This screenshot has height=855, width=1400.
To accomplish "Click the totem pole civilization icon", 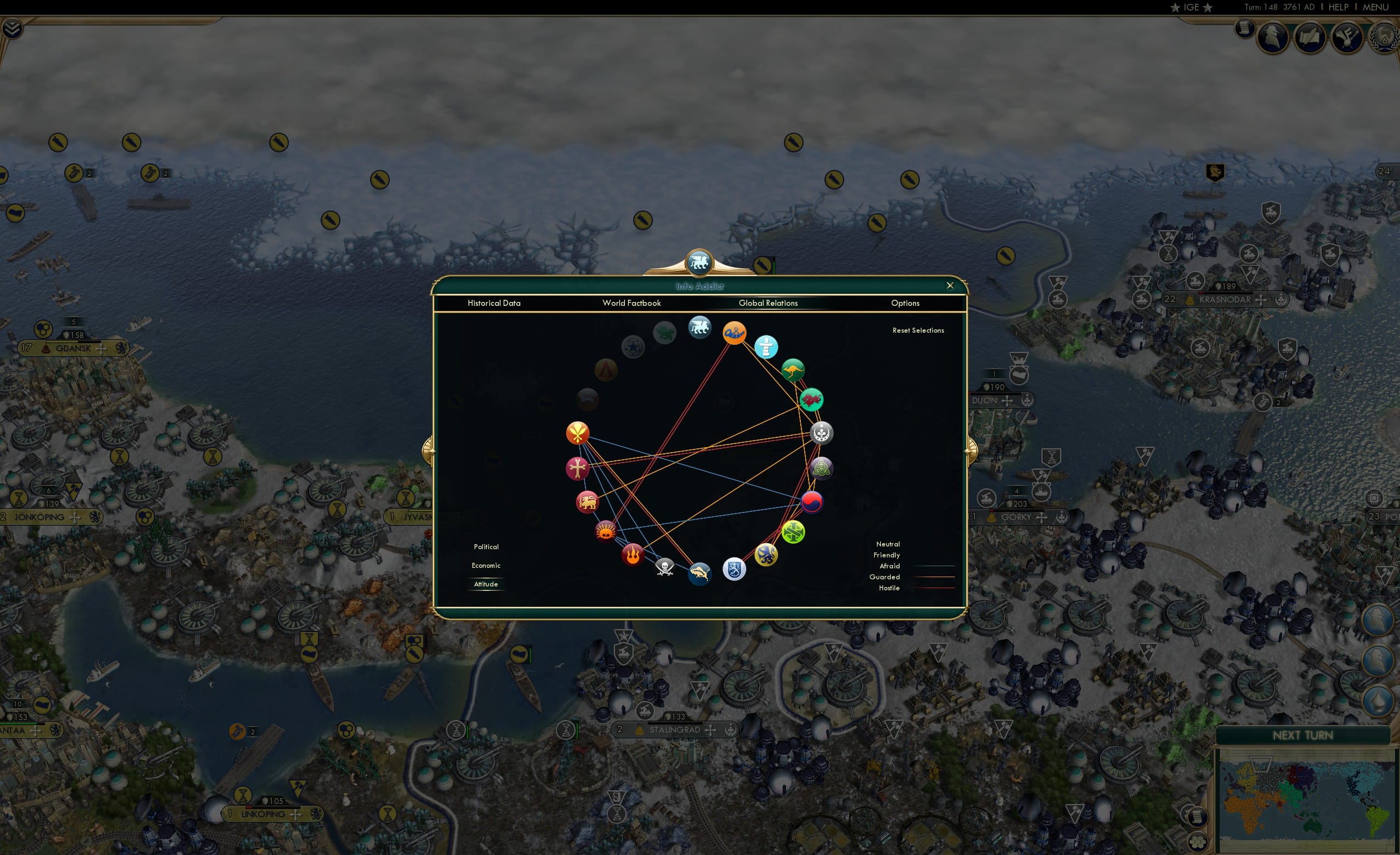I will click(766, 347).
